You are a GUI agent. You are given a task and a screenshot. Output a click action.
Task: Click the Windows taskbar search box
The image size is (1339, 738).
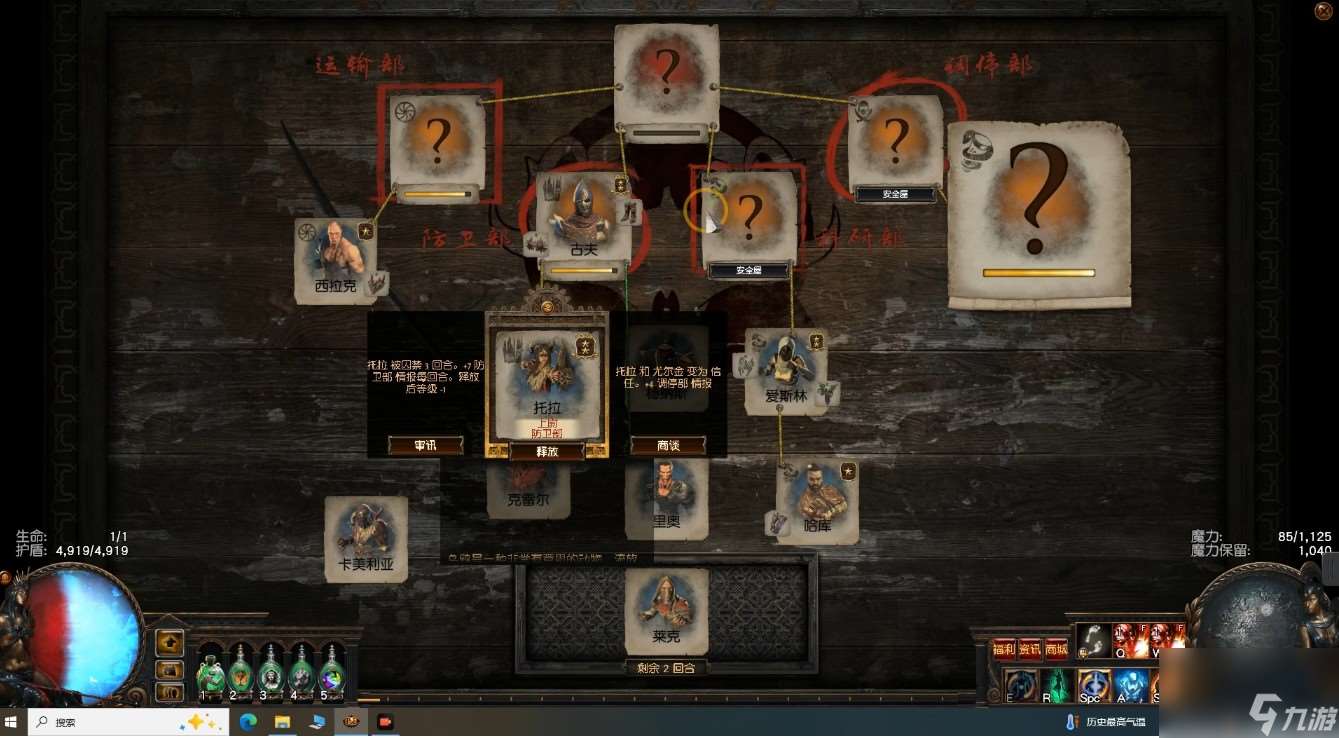point(100,721)
